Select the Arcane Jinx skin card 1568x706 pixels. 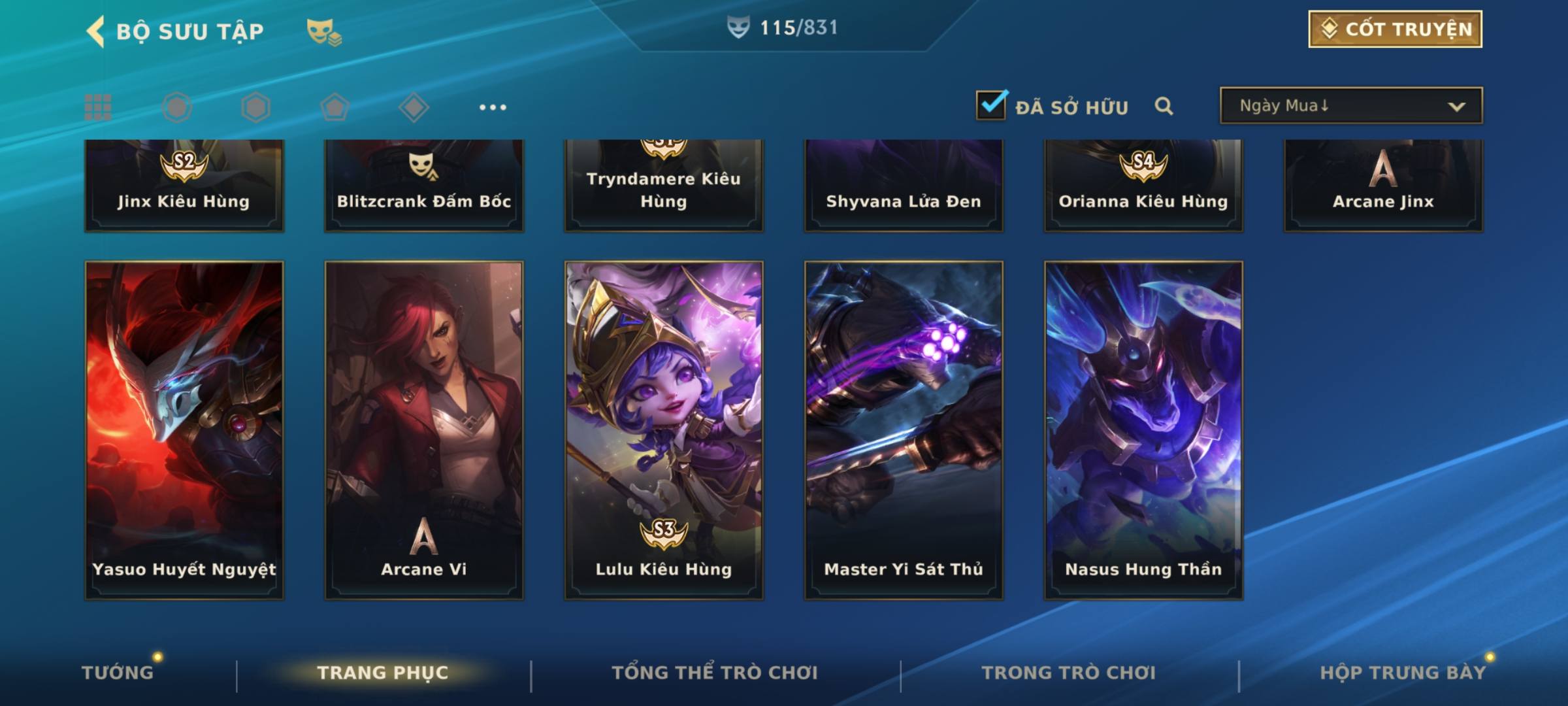pos(1383,186)
